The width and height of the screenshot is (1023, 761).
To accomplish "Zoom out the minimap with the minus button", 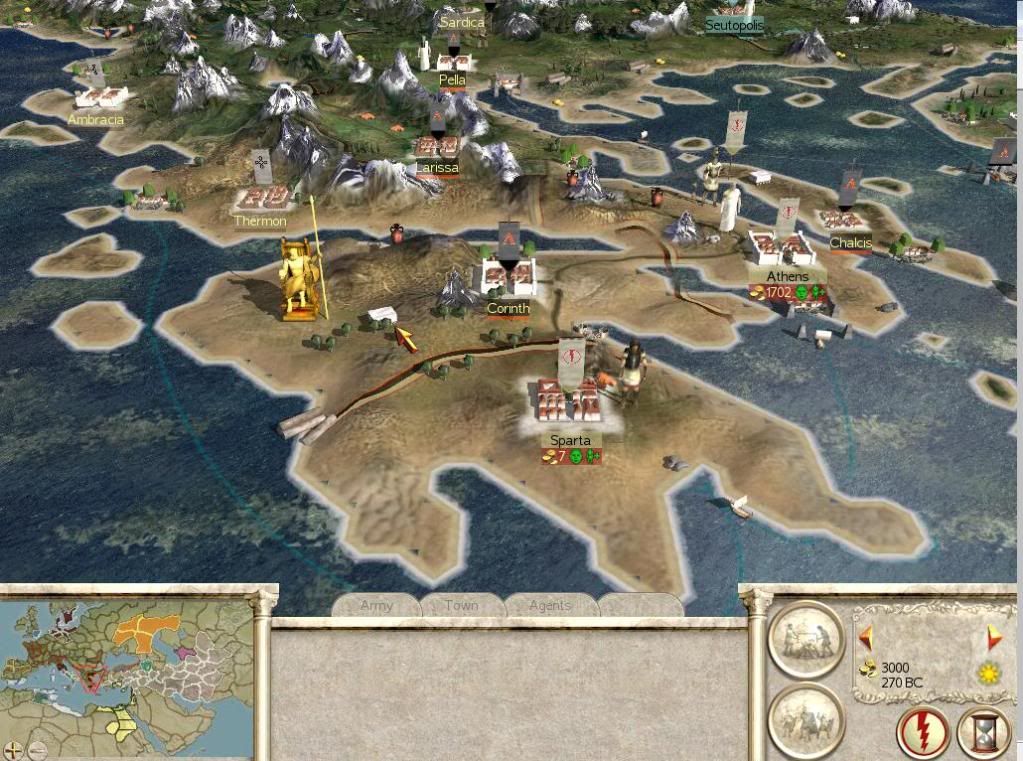I will [x=37, y=749].
